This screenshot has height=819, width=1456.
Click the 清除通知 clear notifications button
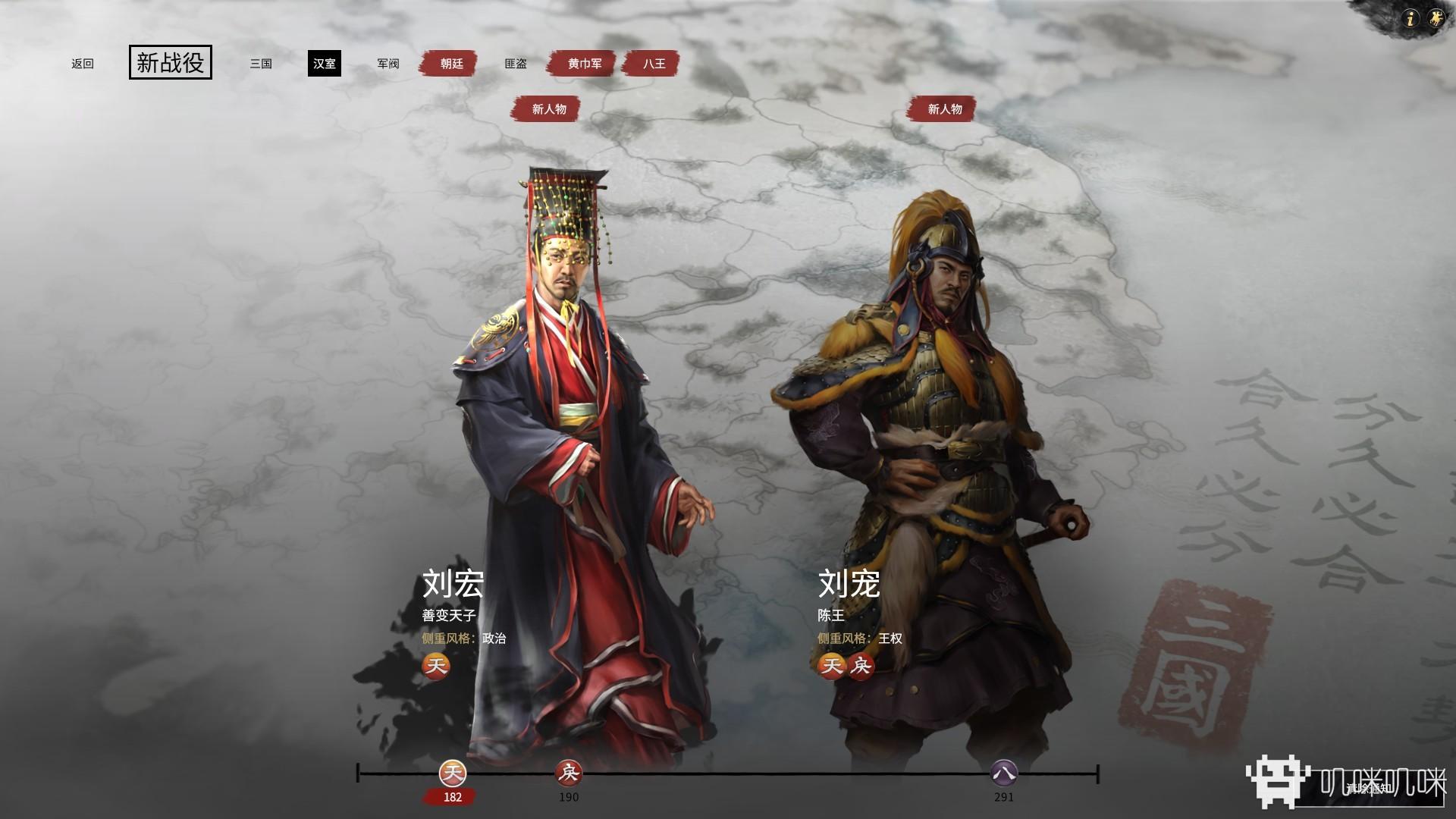point(1369,789)
